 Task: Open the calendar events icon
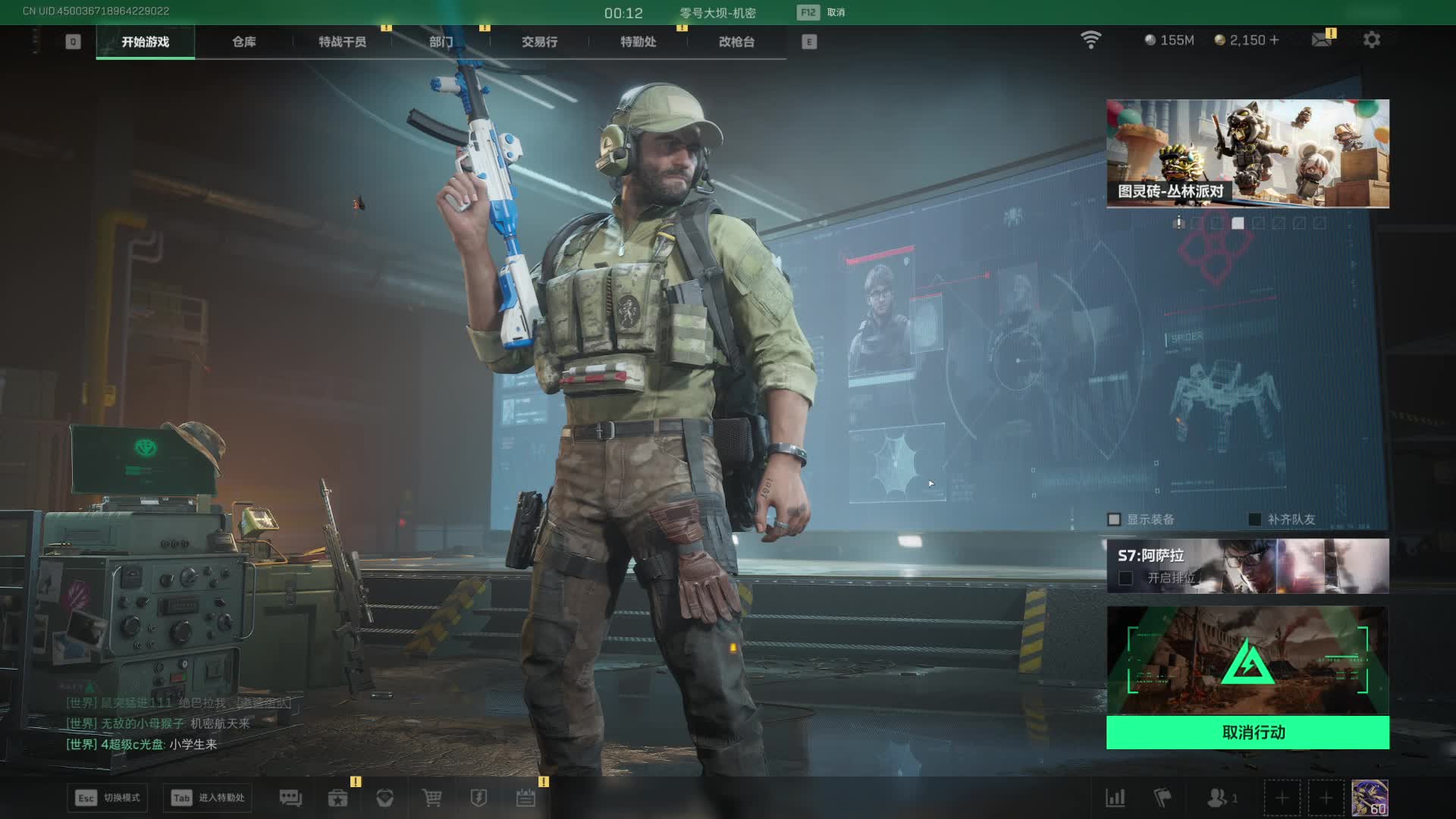point(526,798)
